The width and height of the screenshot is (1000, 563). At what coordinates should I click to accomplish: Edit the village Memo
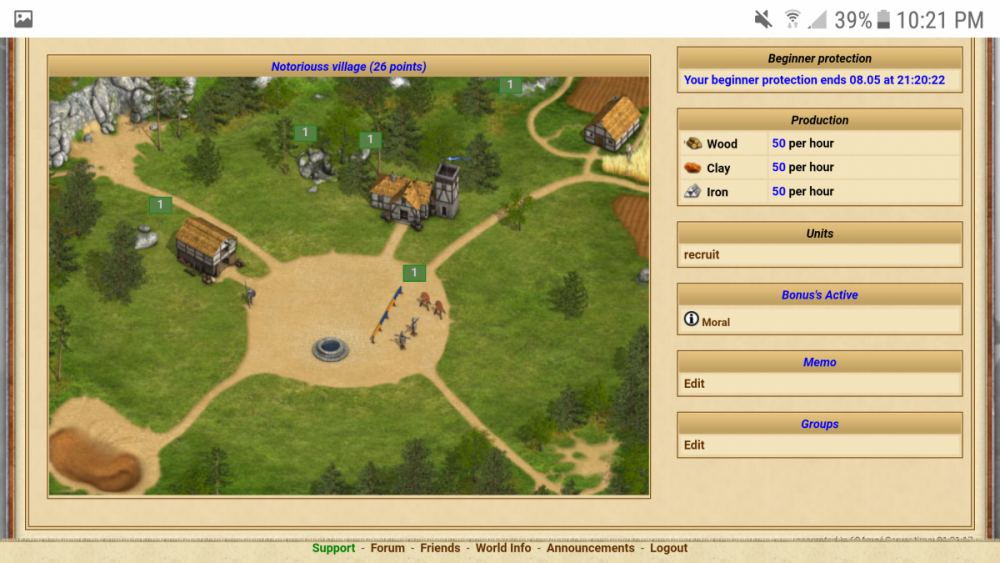(x=694, y=384)
